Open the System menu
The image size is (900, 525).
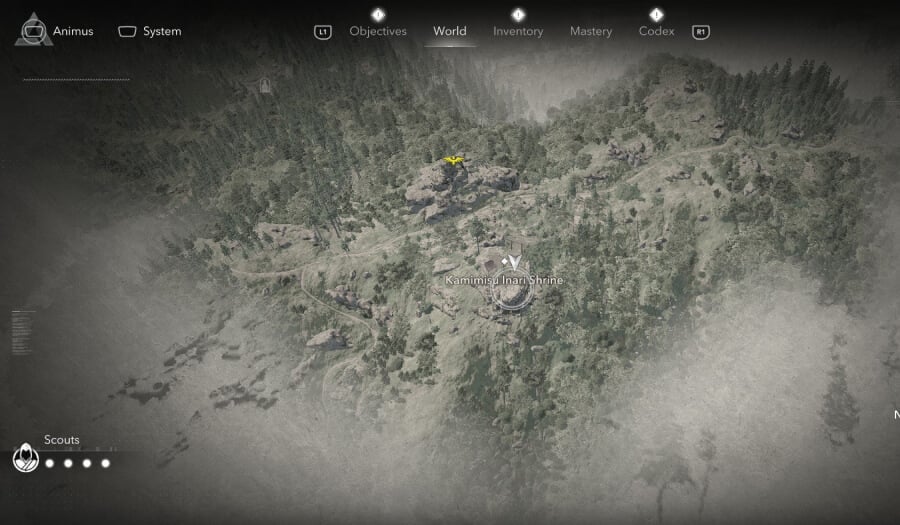150,31
